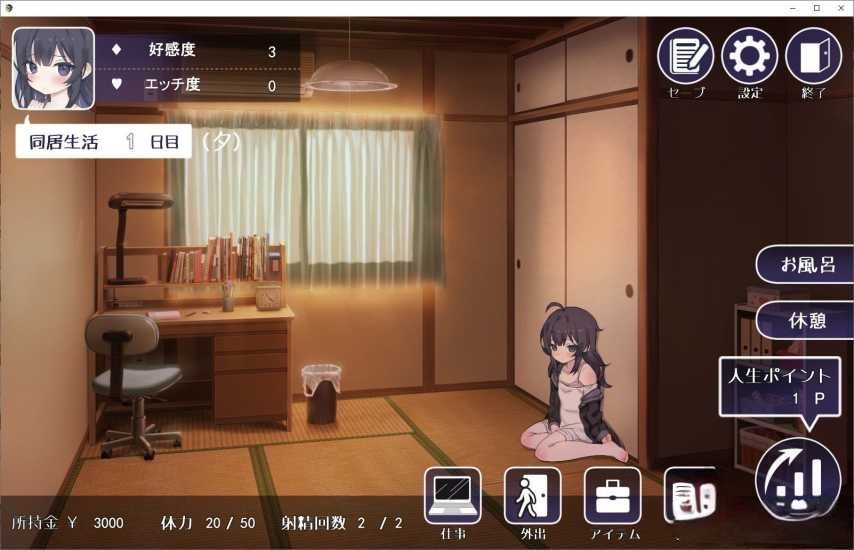
Task: Open the アイテム item briefcase
Action: pos(612,495)
